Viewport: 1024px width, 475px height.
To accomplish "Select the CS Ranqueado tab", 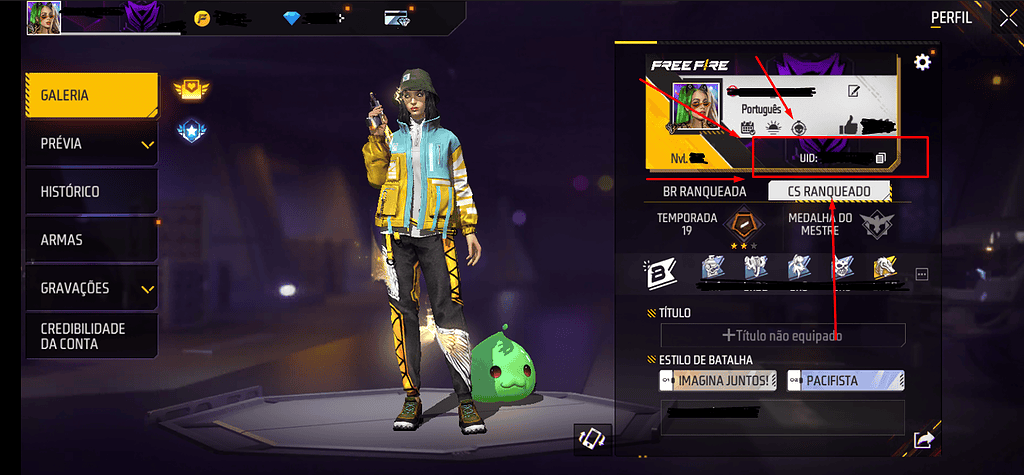I will coord(829,190).
